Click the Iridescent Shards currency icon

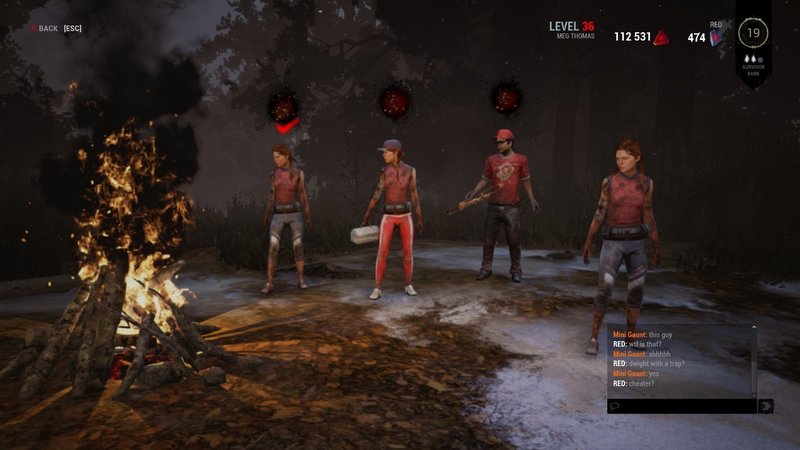(716, 38)
